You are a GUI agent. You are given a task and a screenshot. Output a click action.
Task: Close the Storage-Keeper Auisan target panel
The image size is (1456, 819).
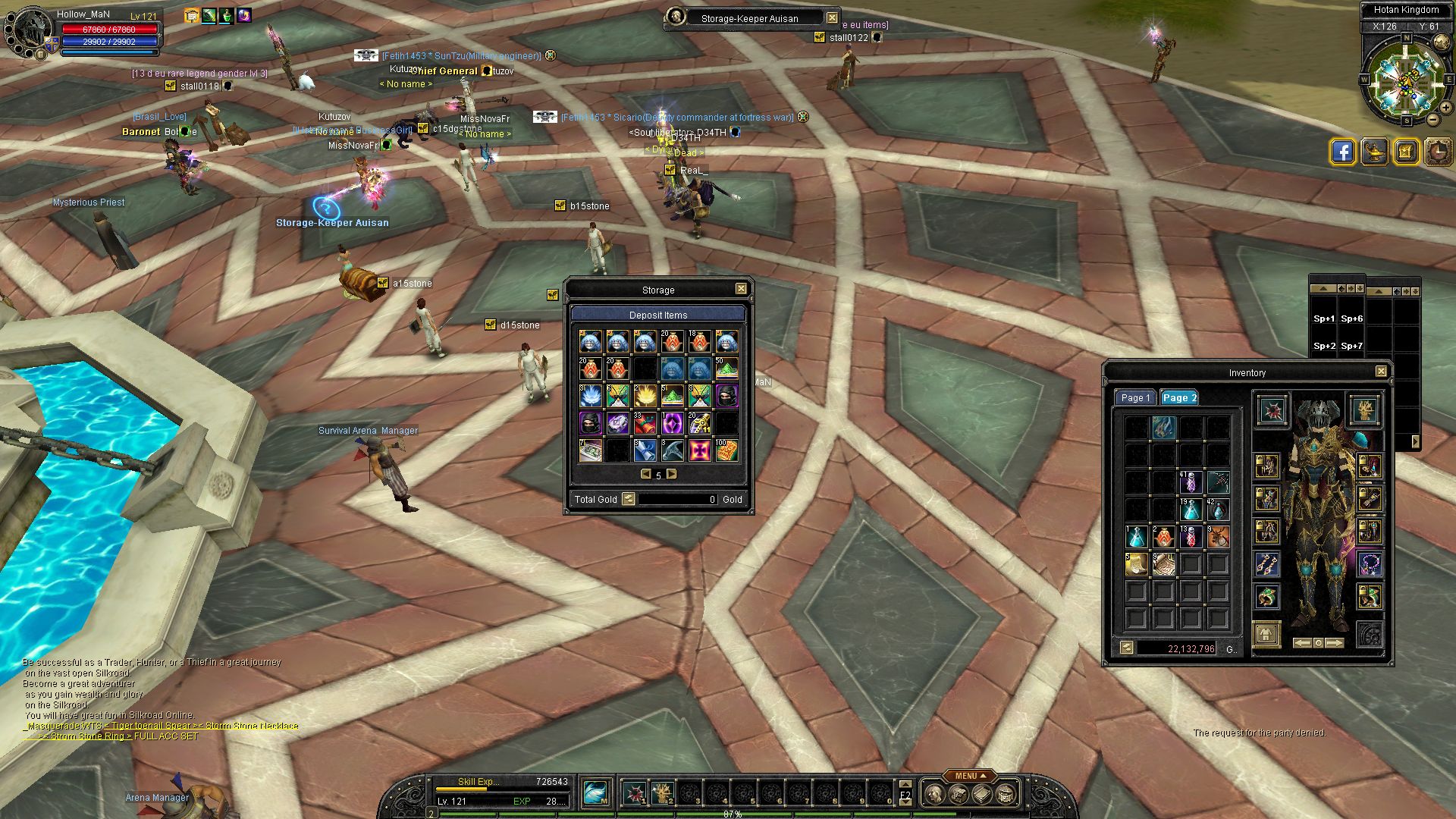coord(832,17)
